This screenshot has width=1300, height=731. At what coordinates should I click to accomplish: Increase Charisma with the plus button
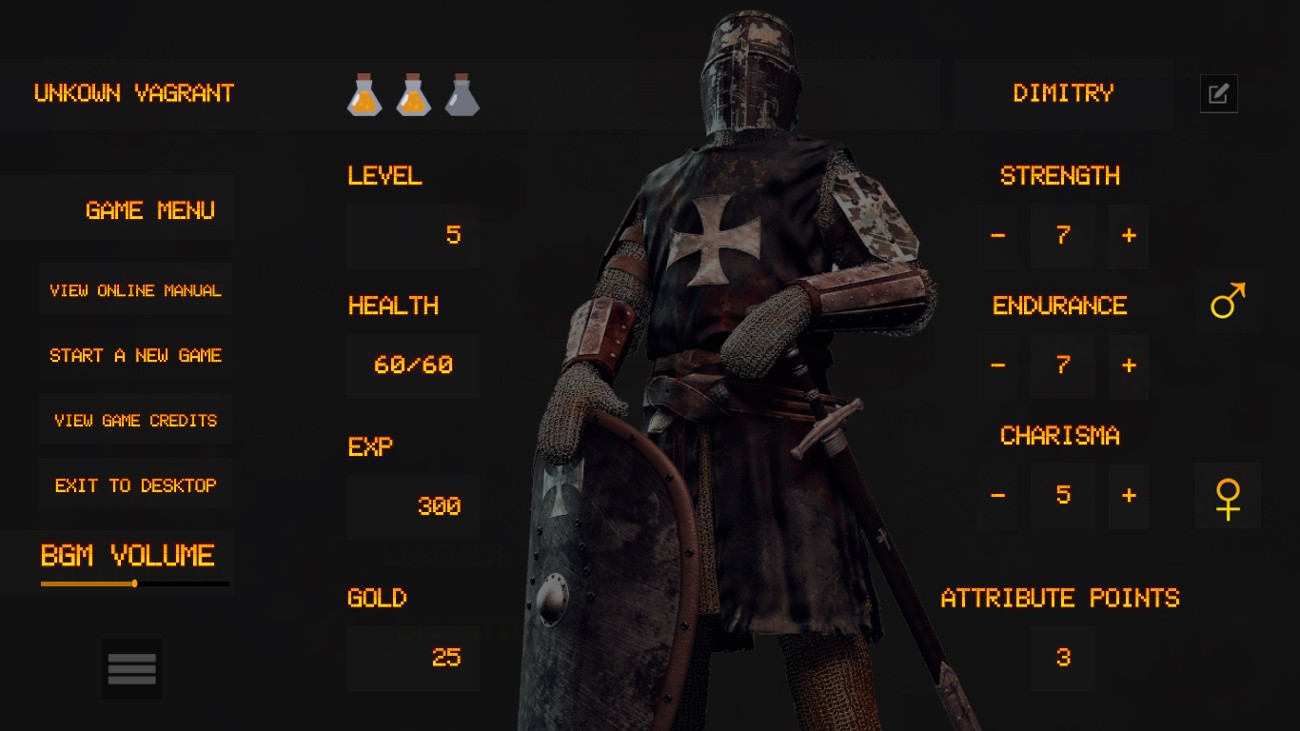pos(1128,496)
